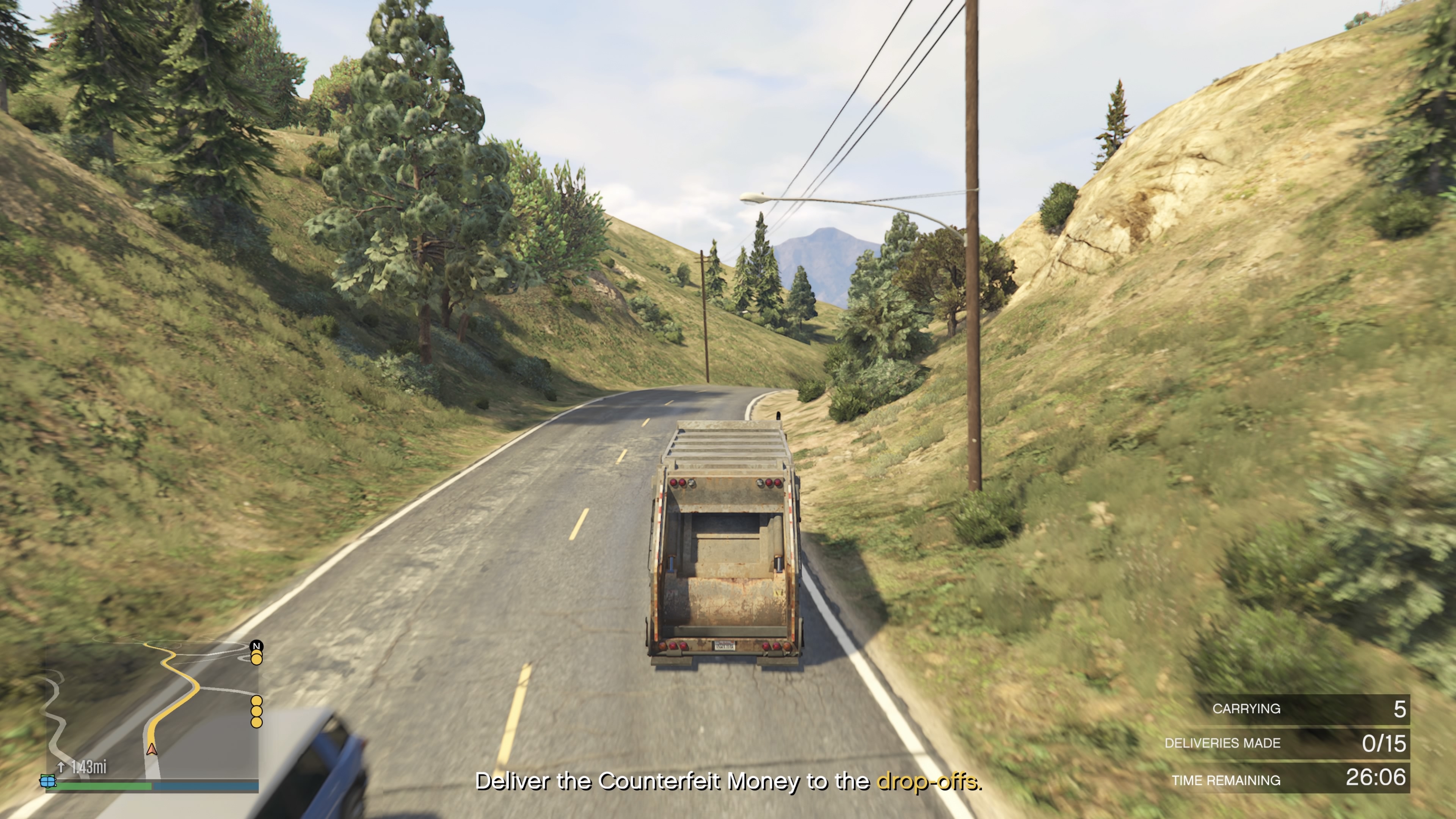Click the player arrow on the minimap
This screenshot has width=1456, height=819.
(152, 750)
